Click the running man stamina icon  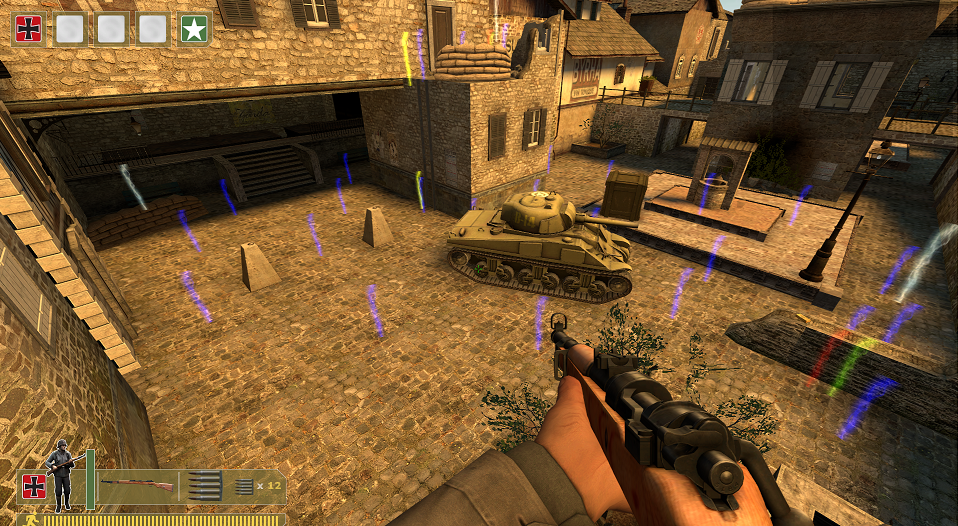point(32,520)
